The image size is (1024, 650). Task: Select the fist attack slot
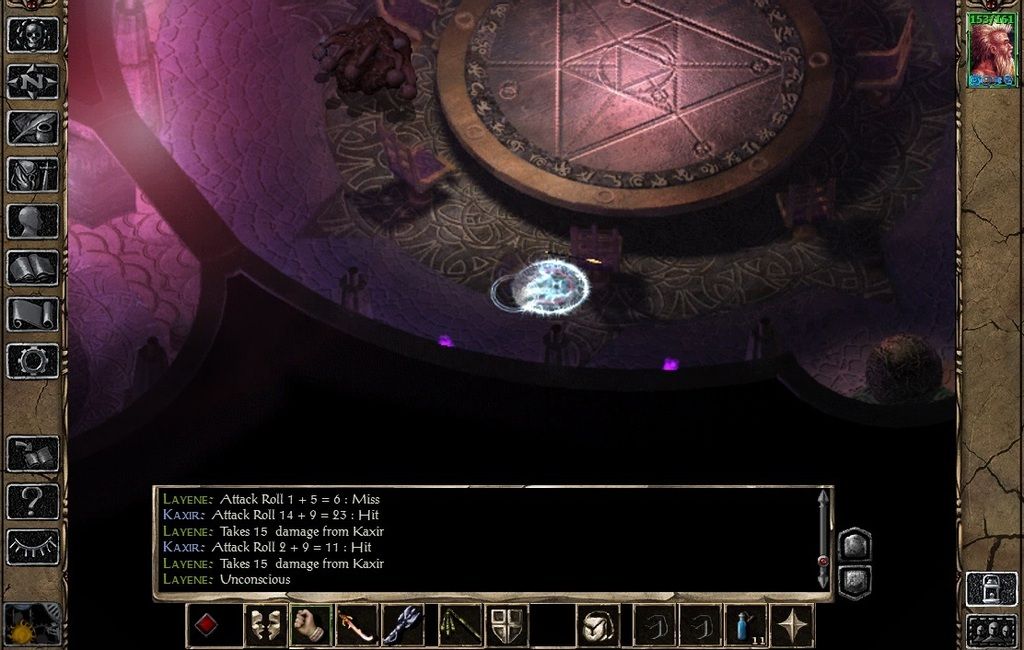point(311,625)
